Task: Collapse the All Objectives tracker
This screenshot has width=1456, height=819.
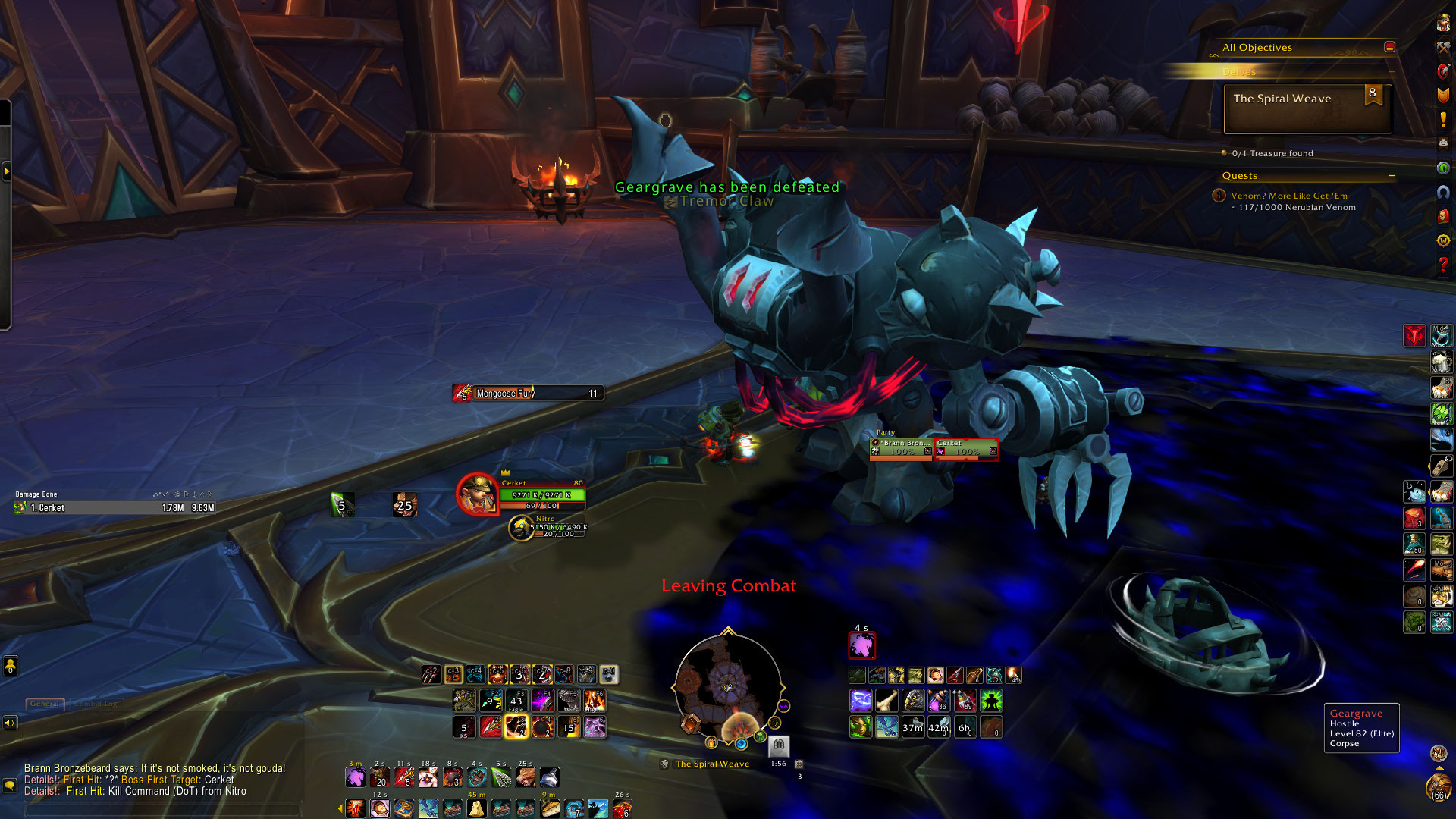Action: [x=1389, y=47]
